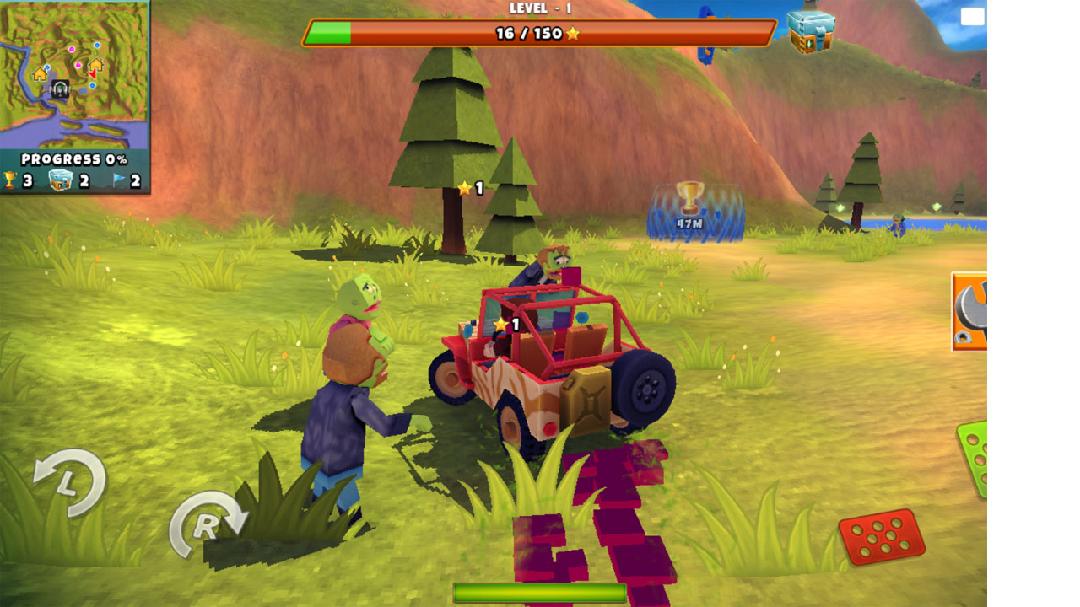Tap the rotate-left L button
Image resolution: width=1080 pixels, height=607 pixels.
pyautogui.click(x=69, y=483)
